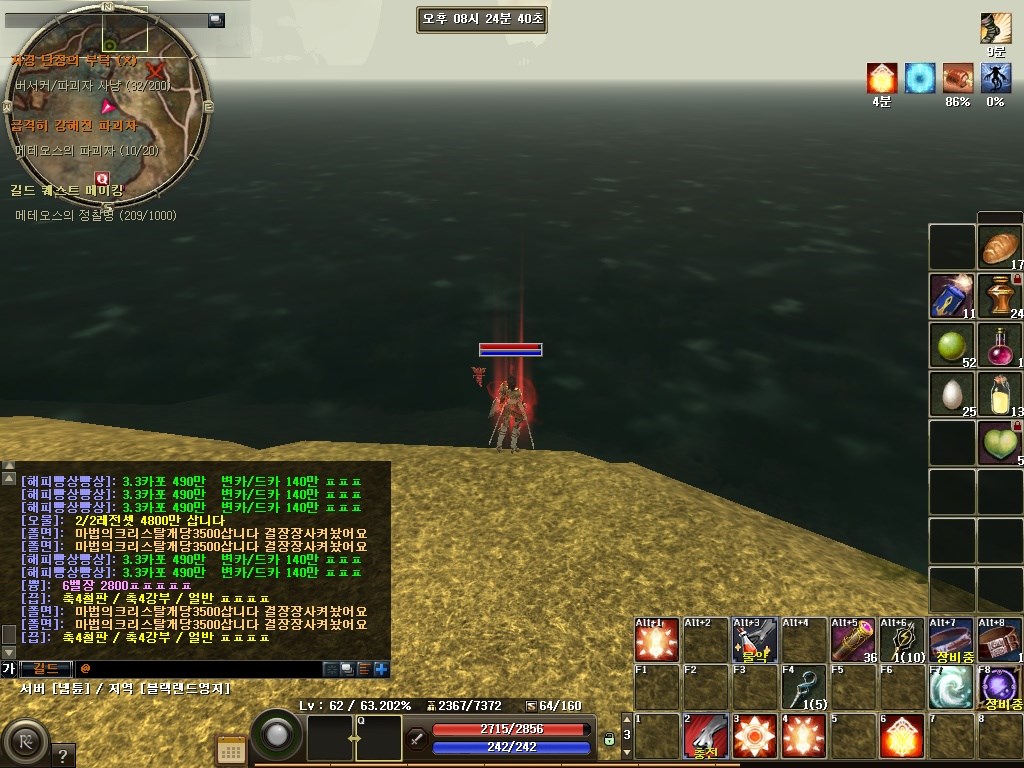Use the yellow potion bottle
The image size is (1024, 768).
click(1000, 394)
